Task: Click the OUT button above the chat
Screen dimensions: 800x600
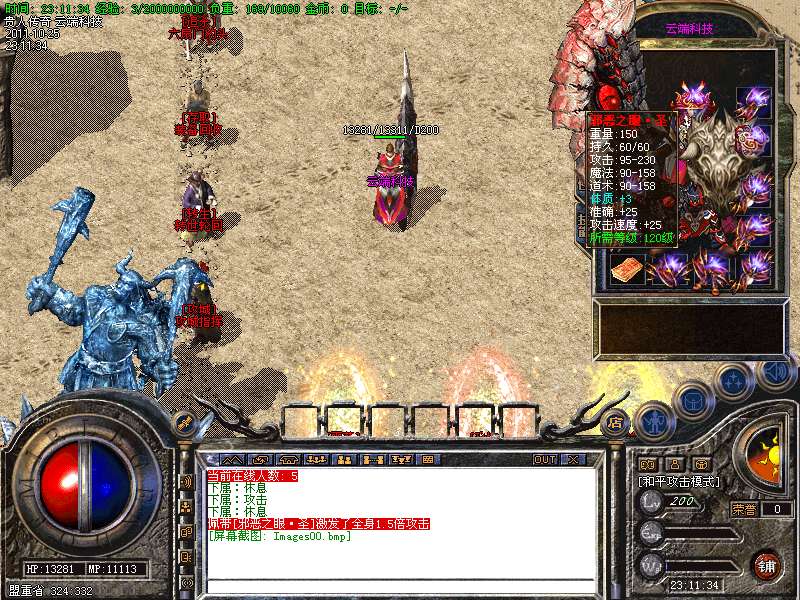Action: click(x=544, y=460)
